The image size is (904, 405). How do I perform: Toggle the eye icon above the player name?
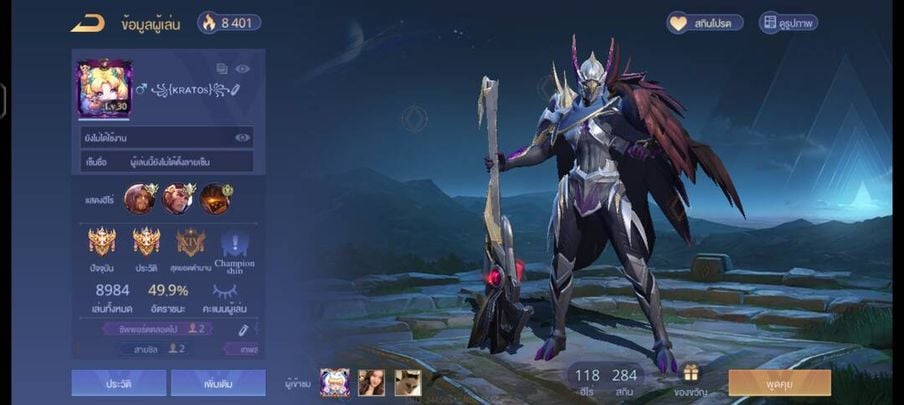(242, 69)
